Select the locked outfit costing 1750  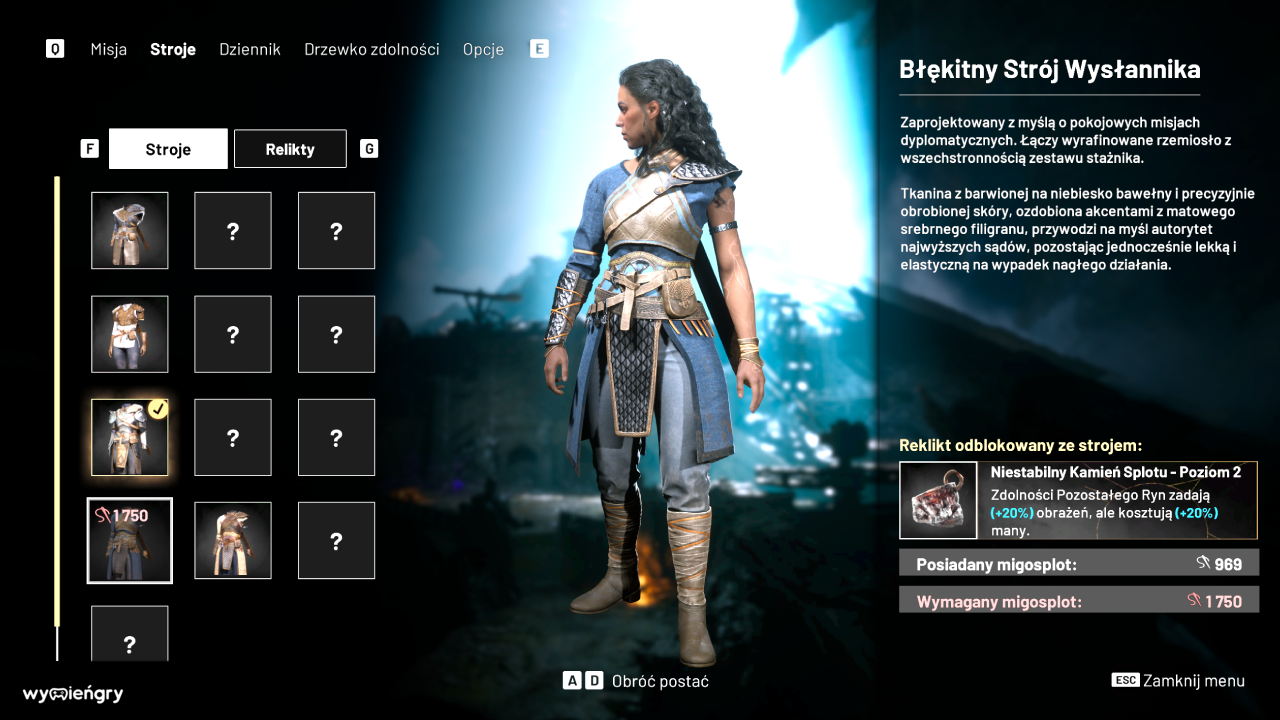(x=130, y=540)
